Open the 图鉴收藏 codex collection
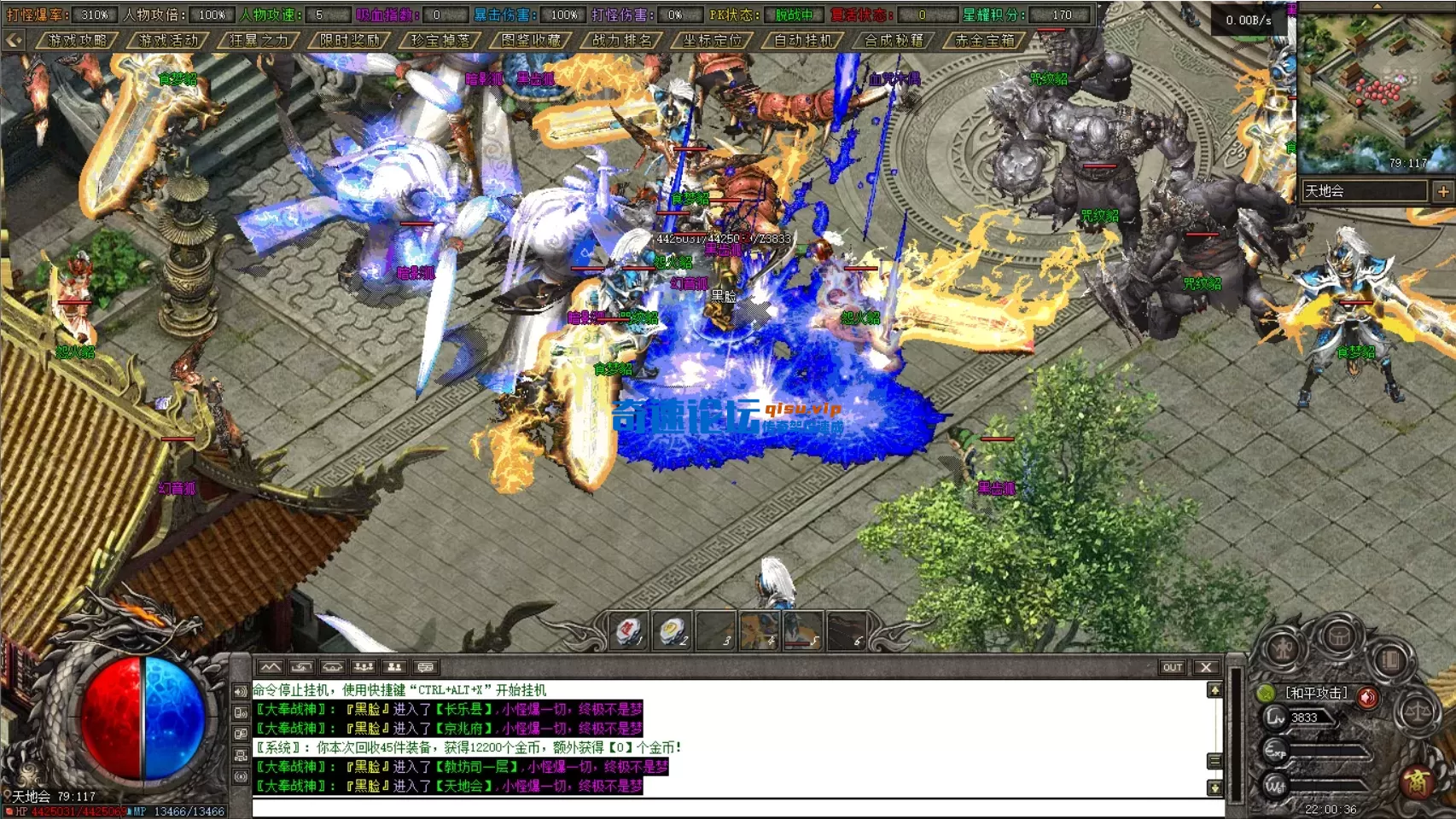 531,40
